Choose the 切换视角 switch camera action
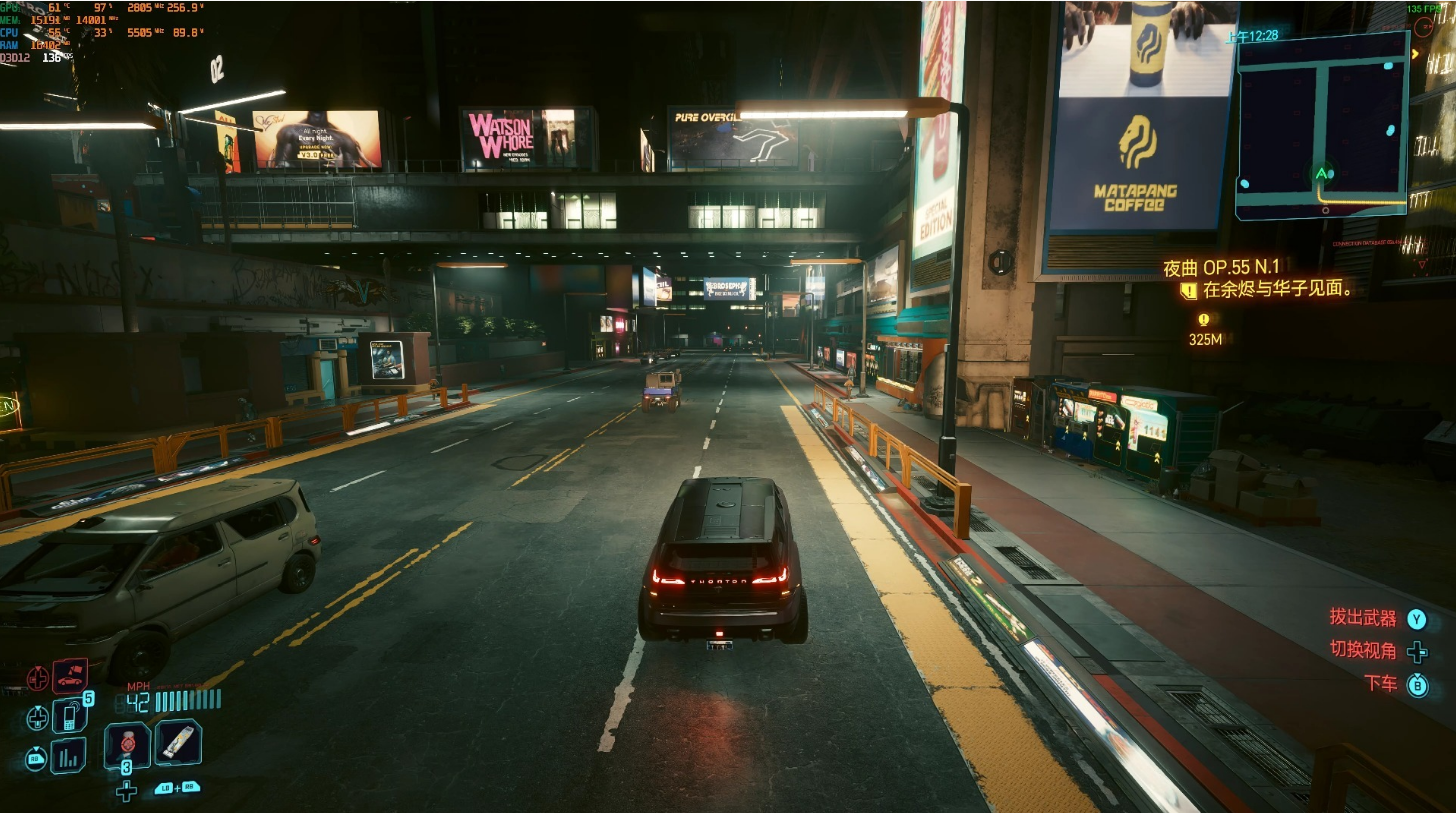The width and height of the screenshot is (1456, 813). (x=1363, y=650)
